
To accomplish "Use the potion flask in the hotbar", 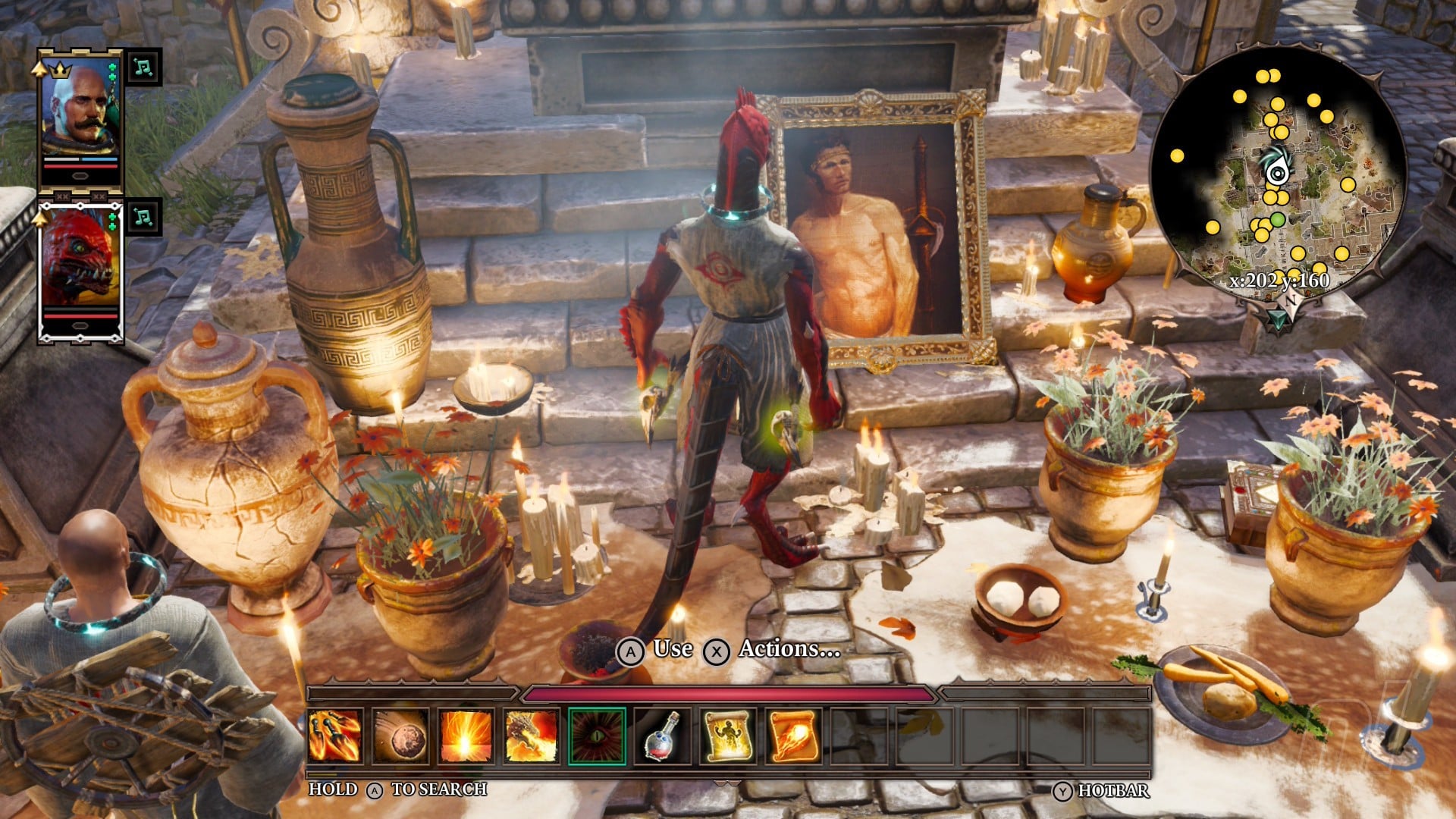I will (x=662, y=735).
